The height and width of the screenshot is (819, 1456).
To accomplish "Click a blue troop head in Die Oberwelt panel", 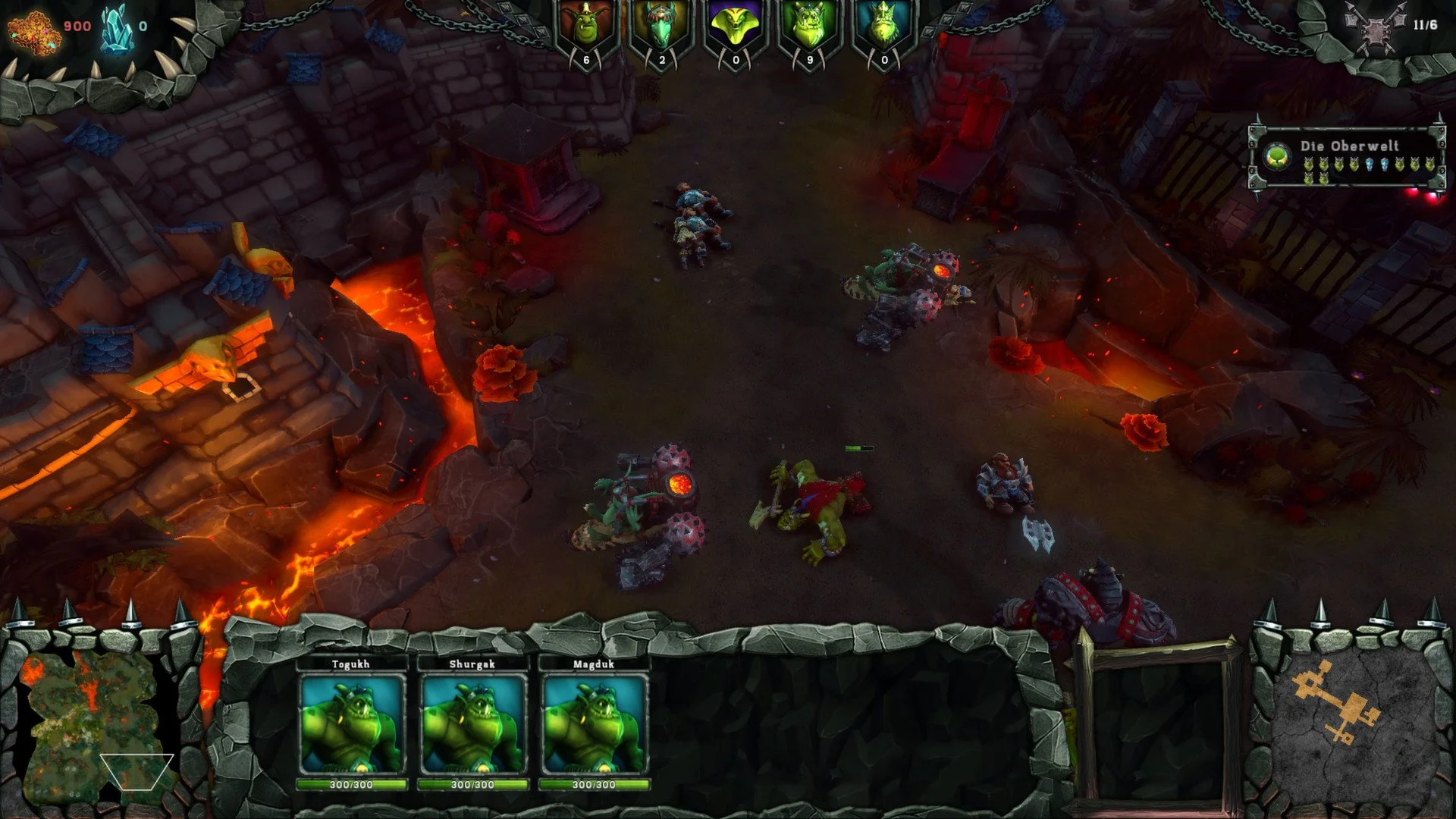I will click(1369, 163).
